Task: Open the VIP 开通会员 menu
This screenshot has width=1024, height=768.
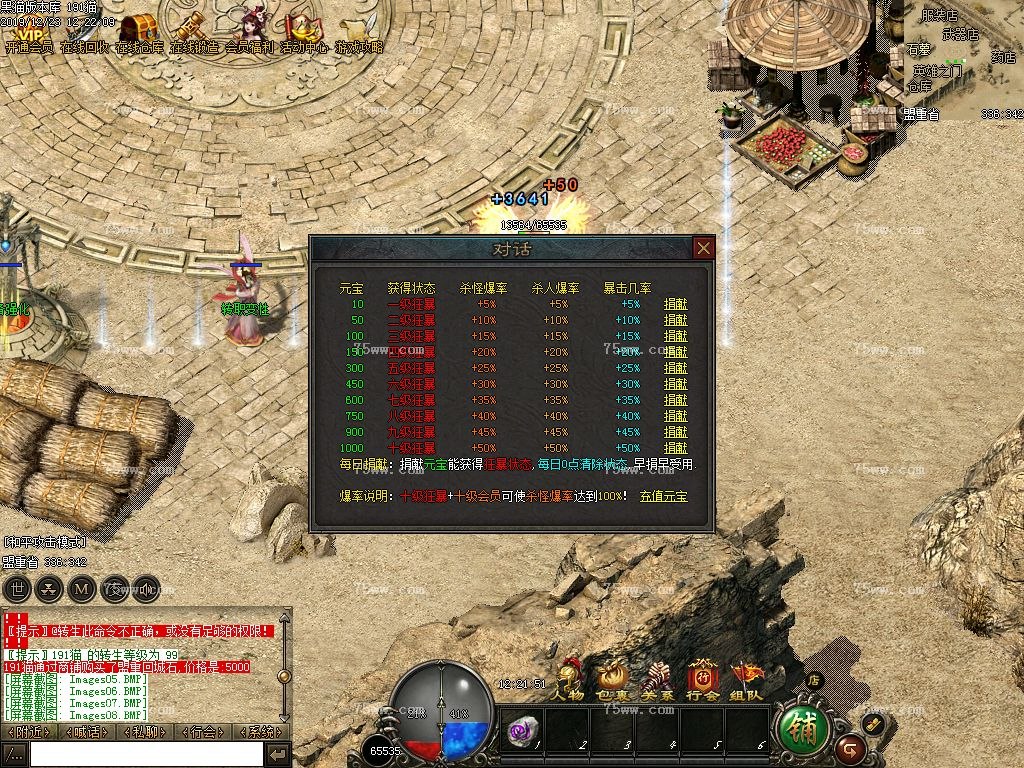Action: coord(28,30)
